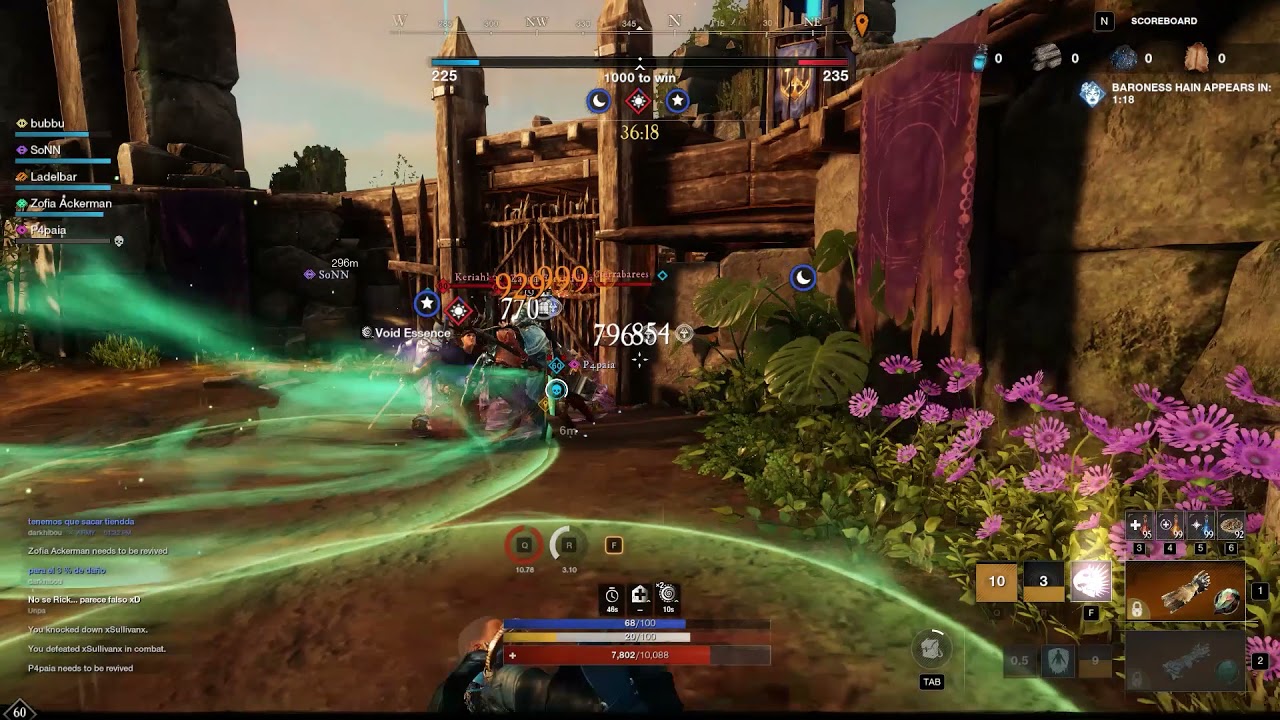Viewport: 1280px width, 720px height.
Task: Select group member bubbu
Action: click(x=47, y=124)
